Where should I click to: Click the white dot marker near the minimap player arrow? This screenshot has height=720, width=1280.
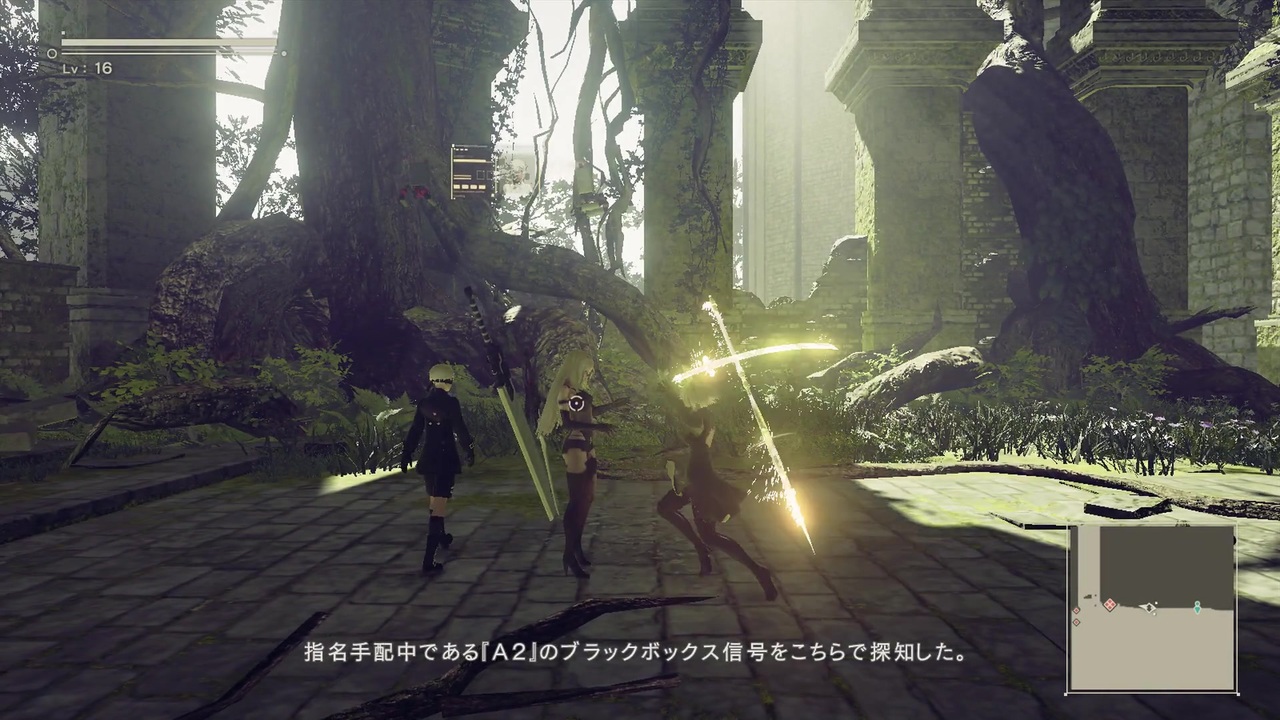[1157, 602]
